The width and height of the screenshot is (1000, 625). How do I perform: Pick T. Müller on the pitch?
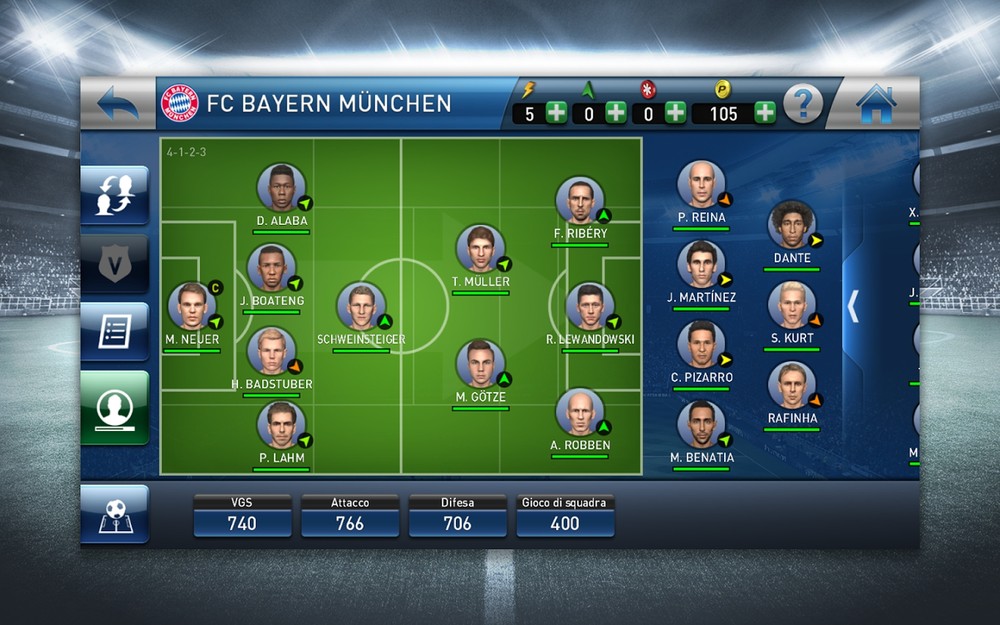click(480, 249)
